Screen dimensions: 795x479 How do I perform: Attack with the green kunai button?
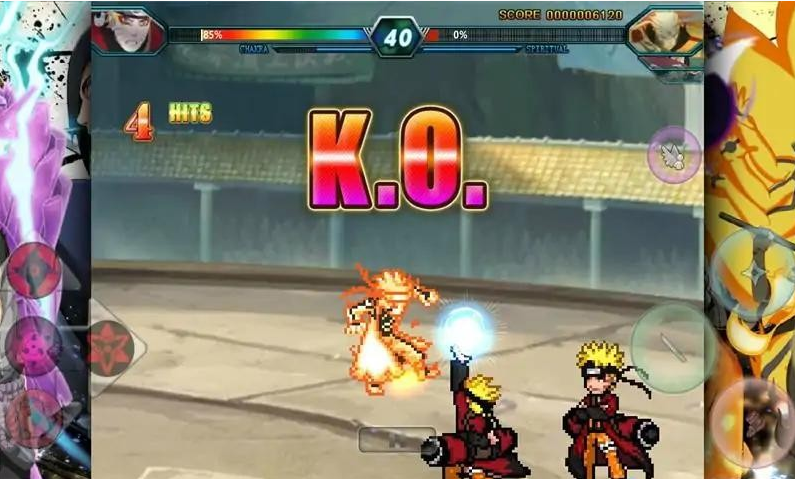pyautogui.click(x=673, y=347)
